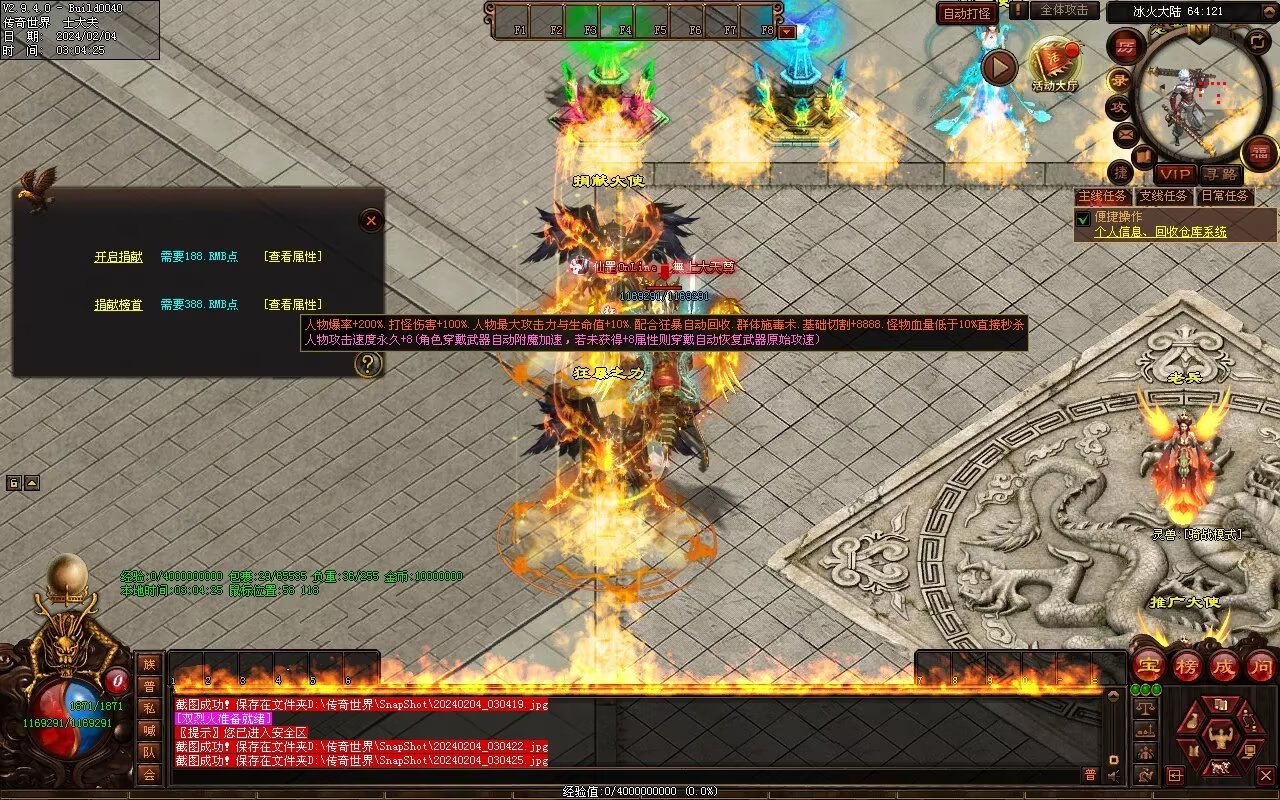Switch to the 主线任务 main quest tab
The image size is (1280, 800).
pos(1102,196)
